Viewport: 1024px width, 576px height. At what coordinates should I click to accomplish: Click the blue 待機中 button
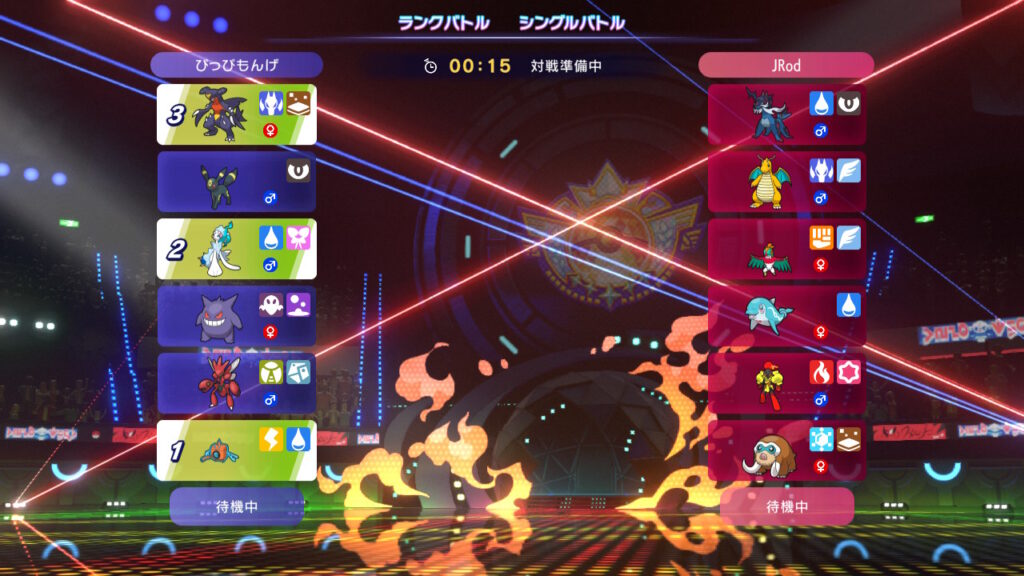pos(236,506)
